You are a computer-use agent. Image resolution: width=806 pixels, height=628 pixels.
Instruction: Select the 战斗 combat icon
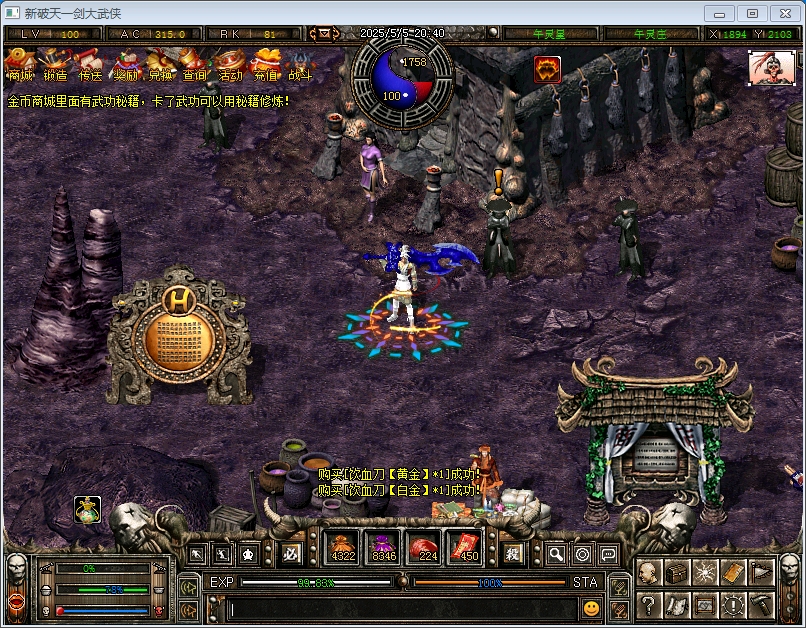click(x=300, y=65)
